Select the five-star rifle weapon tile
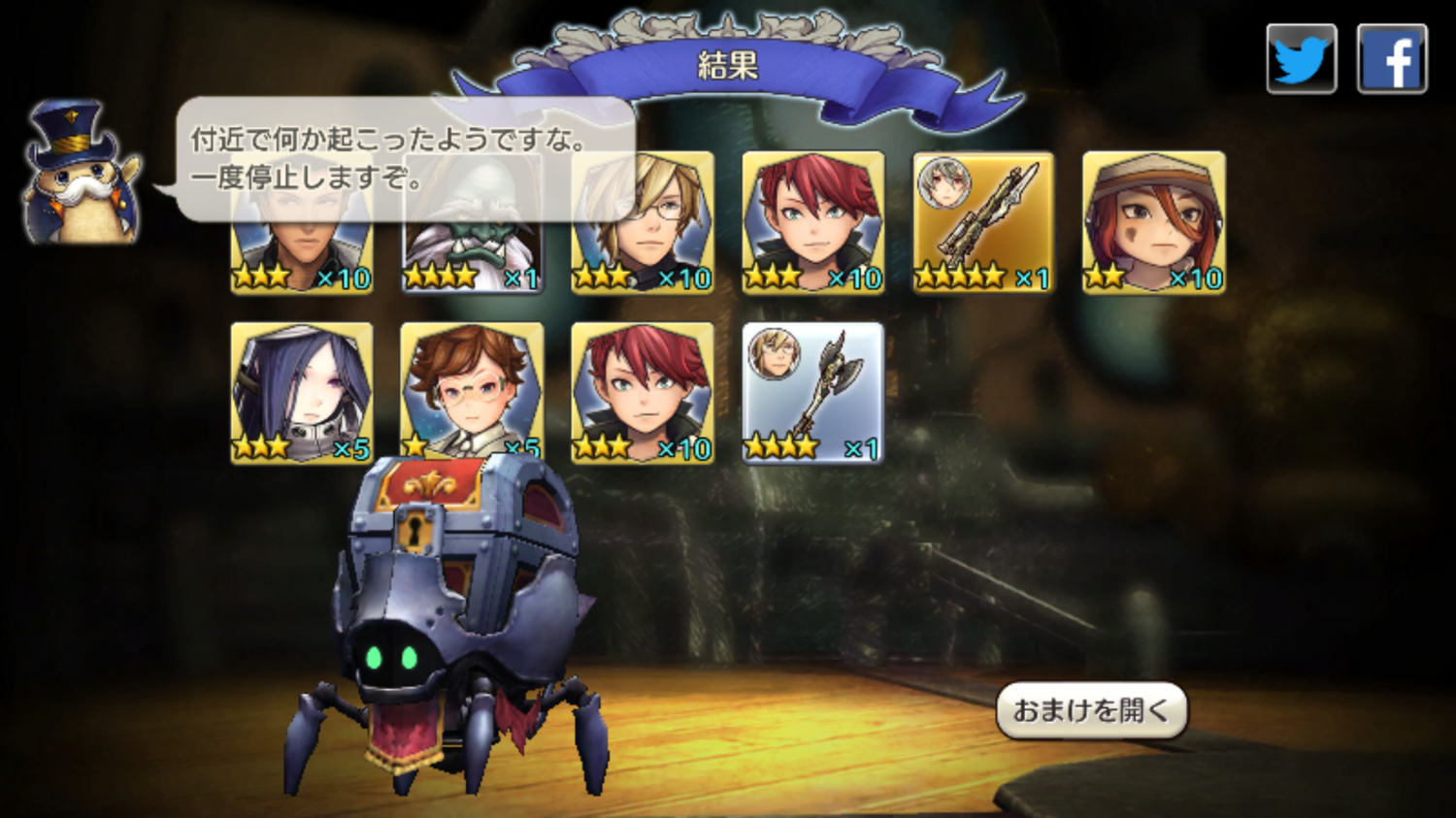Image resolution: width=1456 pixels, height=818 pixels. tap(983, 222)
